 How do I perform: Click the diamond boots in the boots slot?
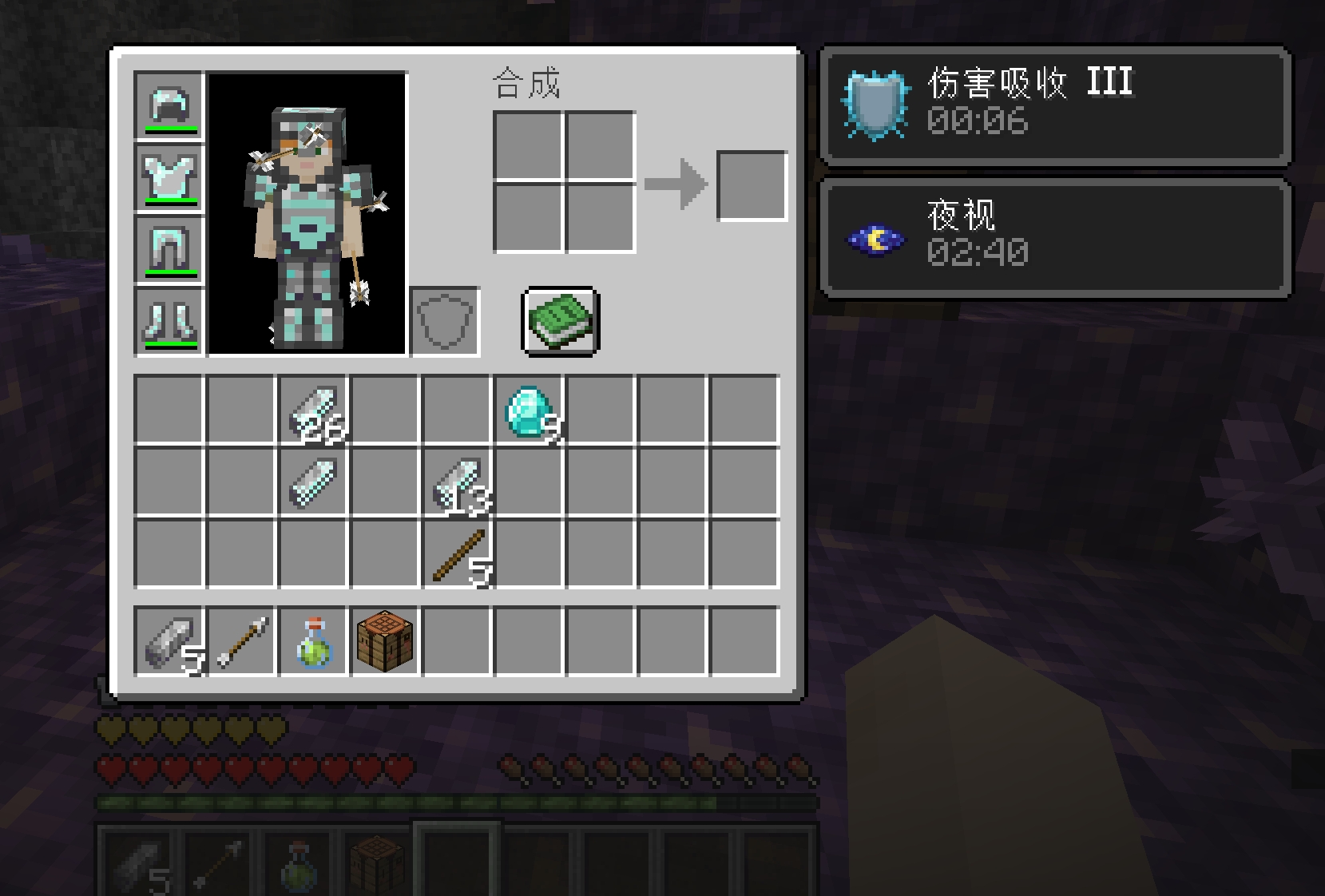(x=169, y=319)
